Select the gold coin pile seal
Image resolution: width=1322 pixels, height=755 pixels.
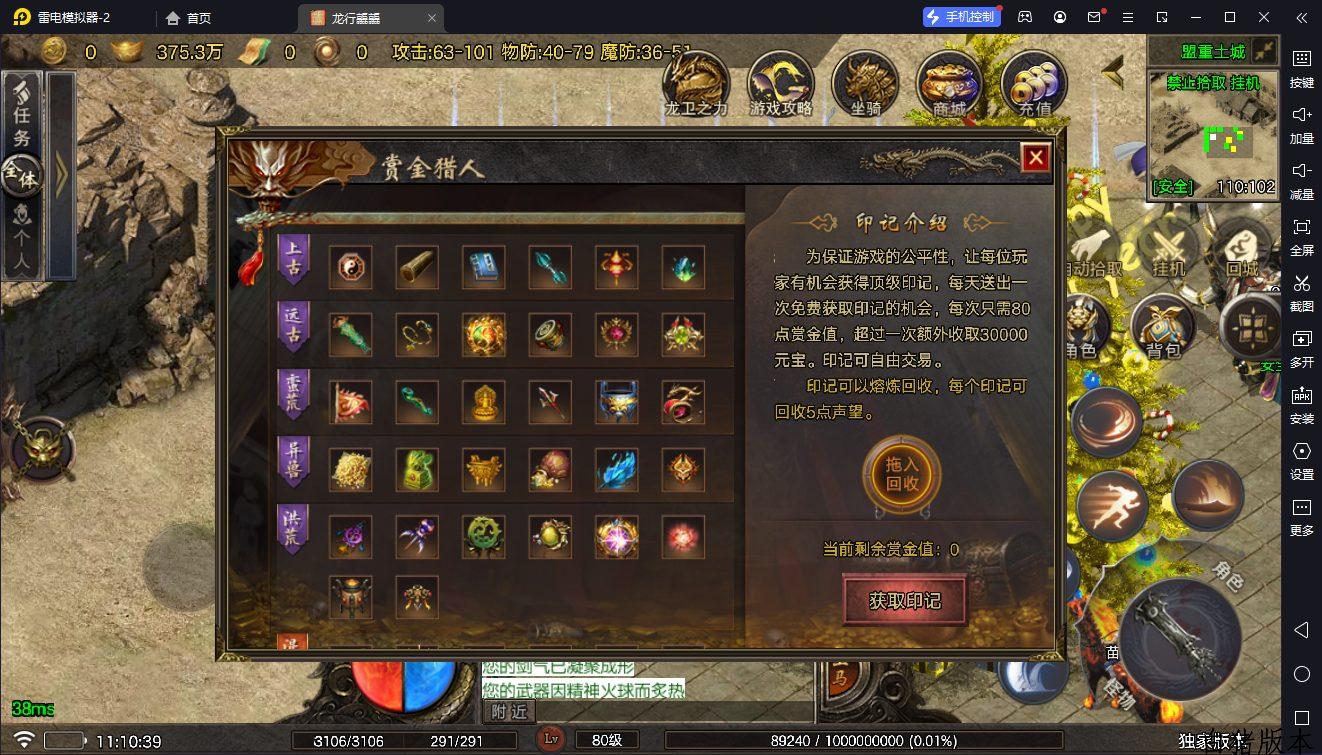point(351,469)
